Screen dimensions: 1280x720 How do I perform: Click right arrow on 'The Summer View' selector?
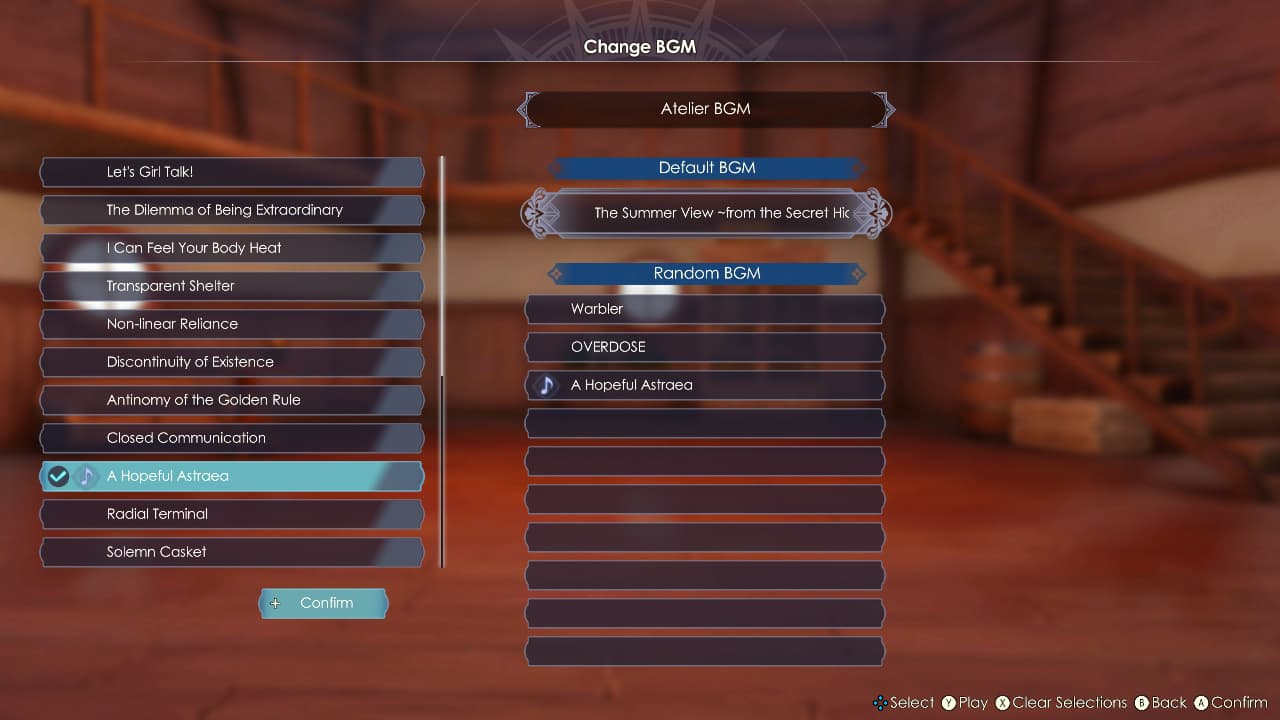(x=876, y=214)
